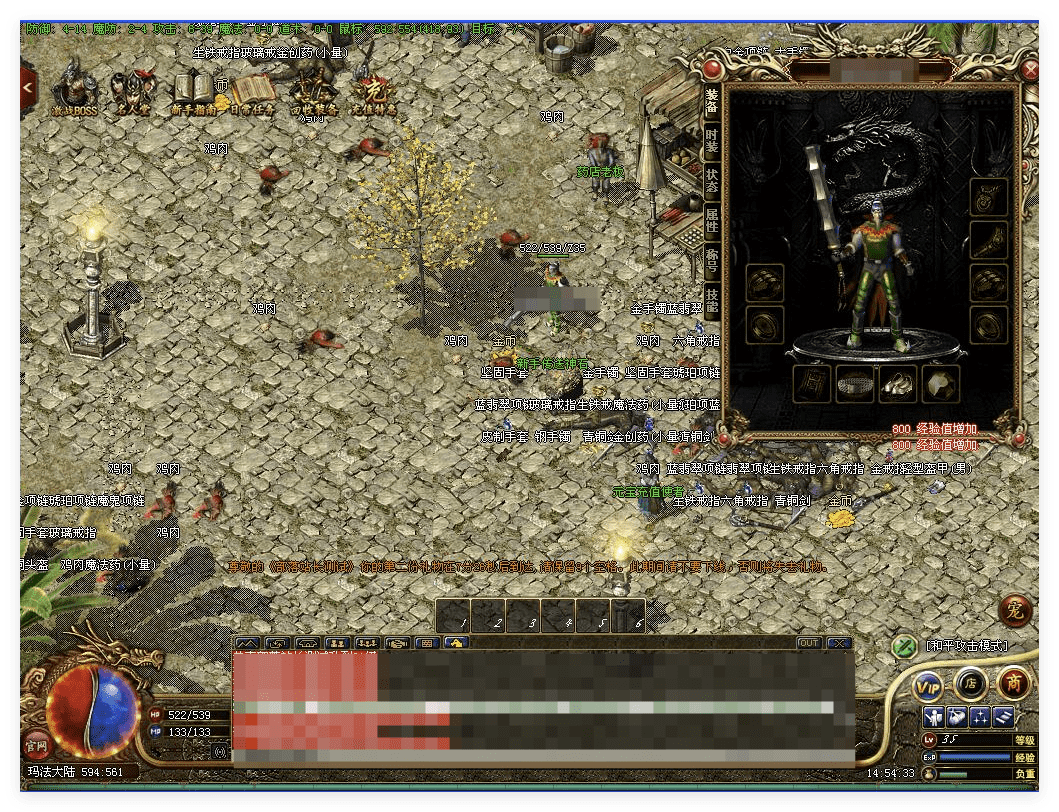The height and width of the screenshot is (812, 1059).
Task: Collapse the top icon bar with the arrow
Action: pyautogui.click(x=28, y=88)
